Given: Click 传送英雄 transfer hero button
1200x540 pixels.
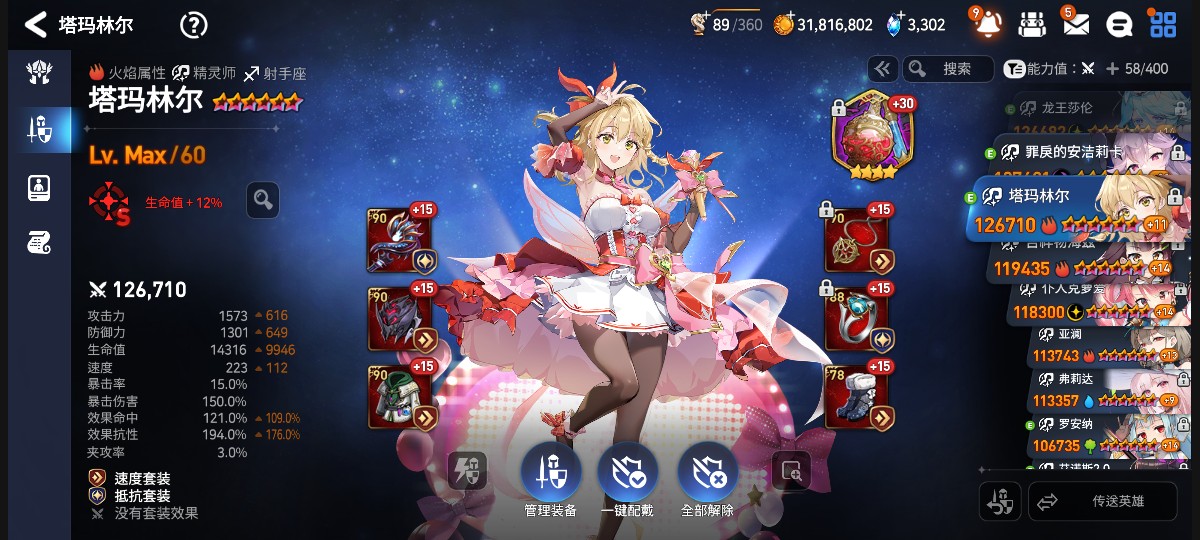Looking at the screenshot, I should tap(1103, 501).
